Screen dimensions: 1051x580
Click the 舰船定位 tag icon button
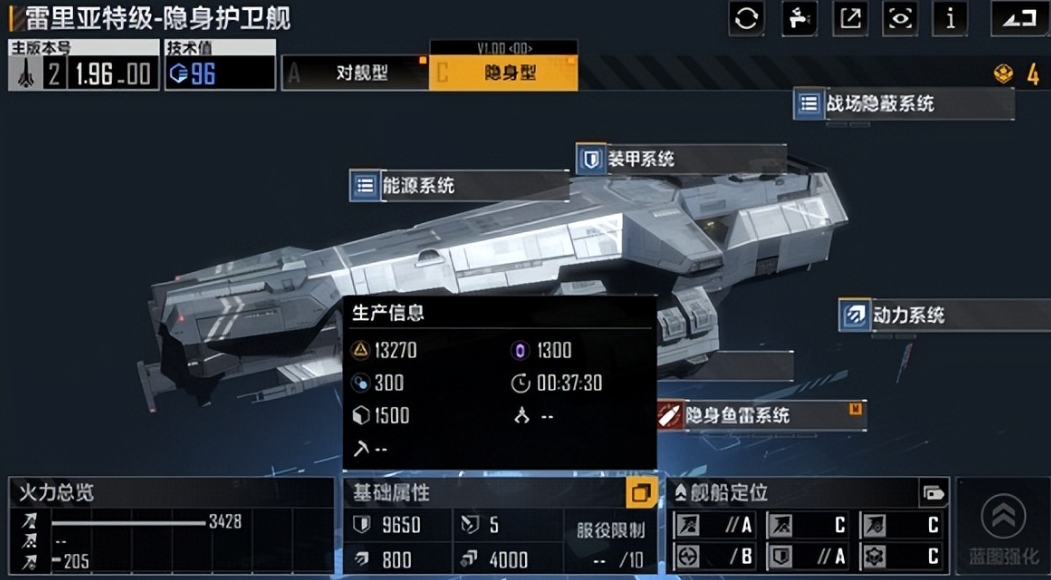[933, 492]
